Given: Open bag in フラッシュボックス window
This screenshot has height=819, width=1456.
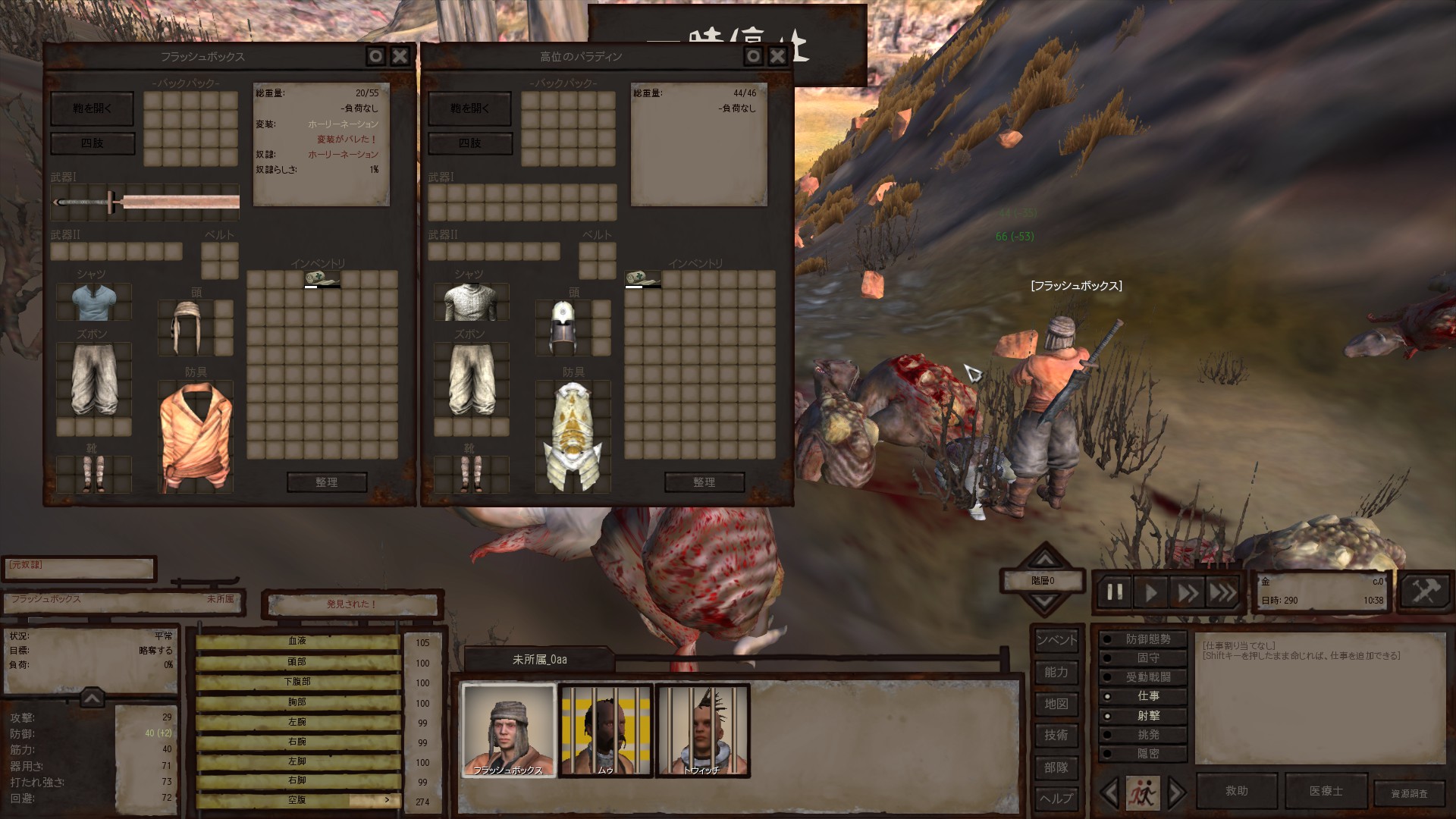Looking at the screenshot, I should [x=92, y=108].
